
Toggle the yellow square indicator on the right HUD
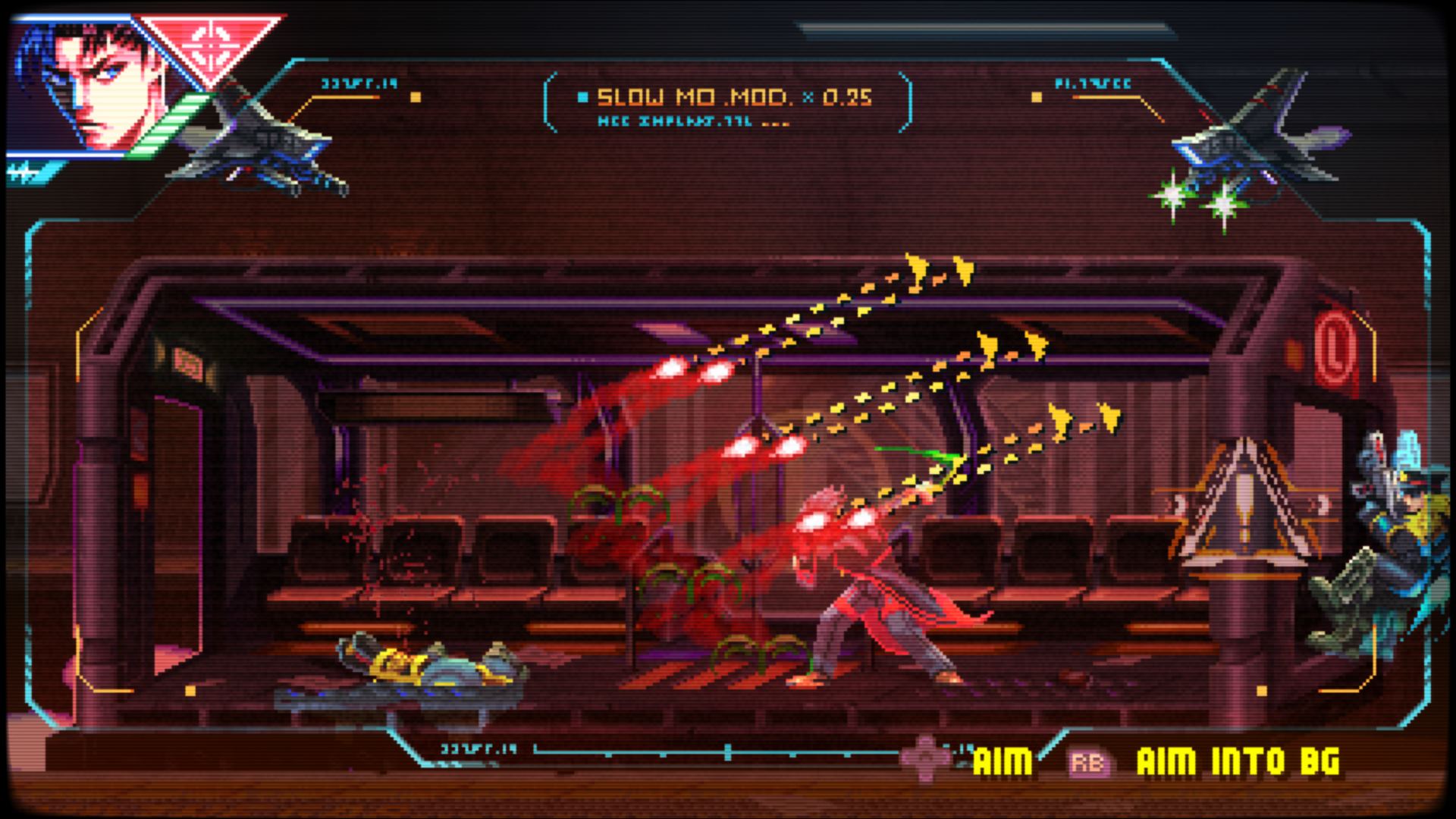1035,97
